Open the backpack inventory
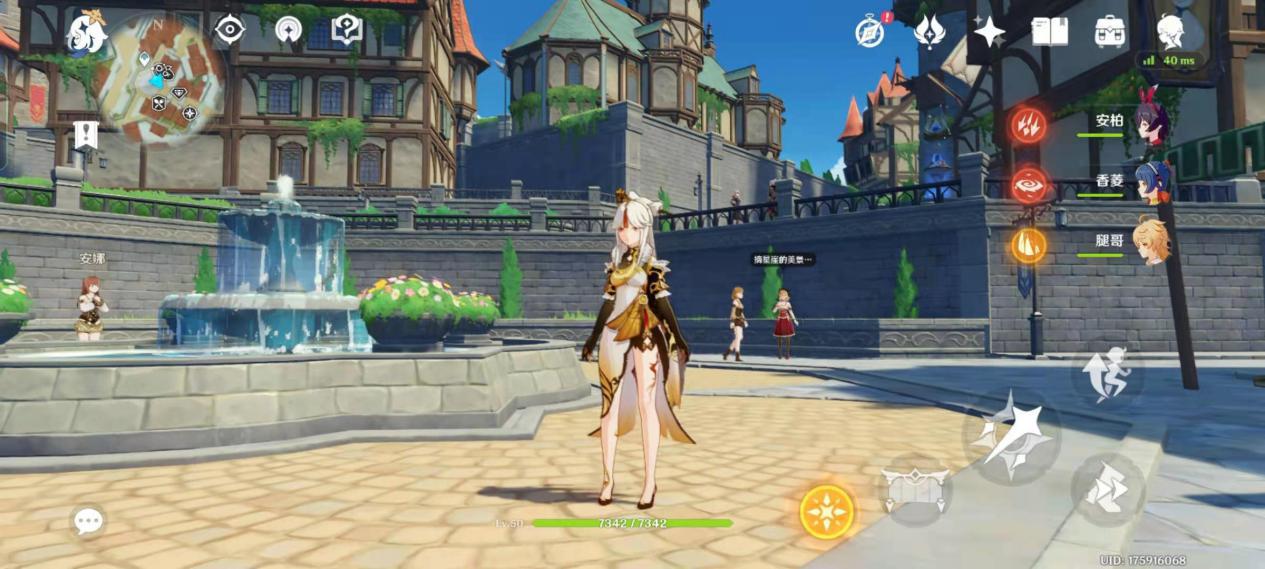1265x569 pixels. [x=1109, y=31]
